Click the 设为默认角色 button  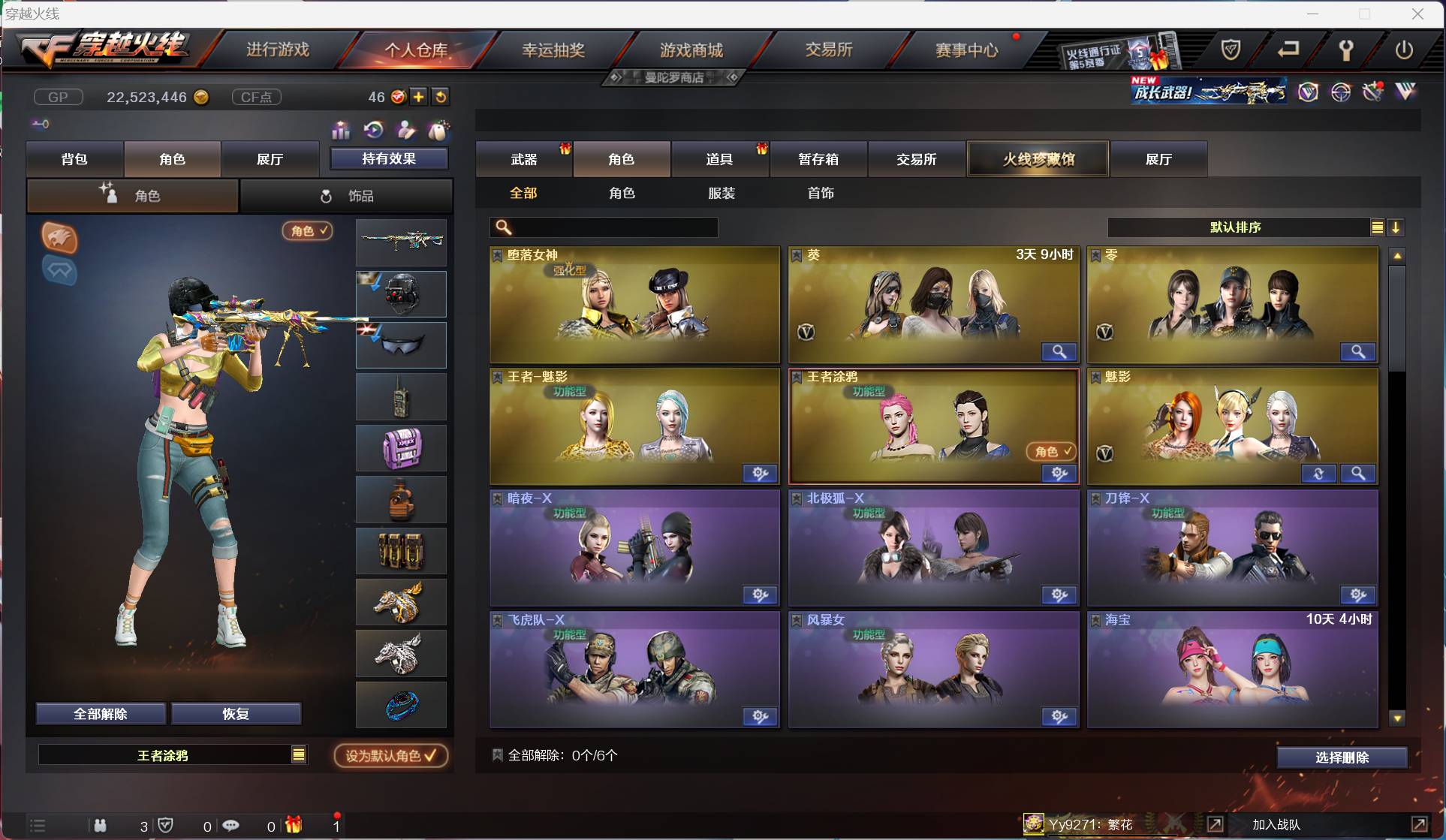point(390,755)
